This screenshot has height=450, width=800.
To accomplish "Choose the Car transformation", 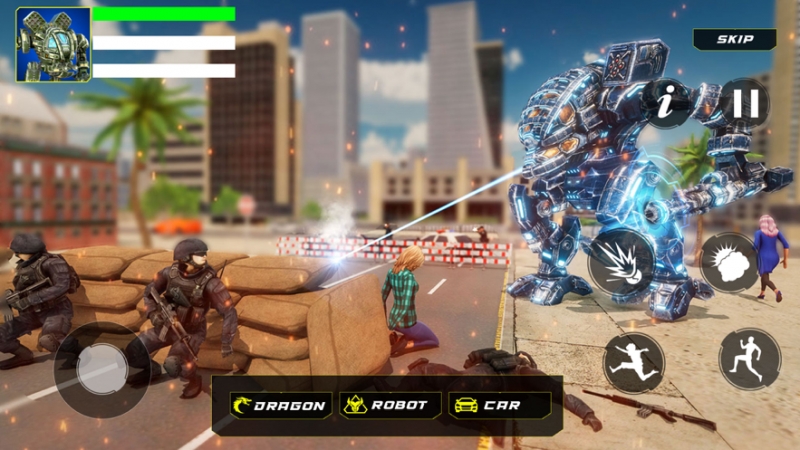I will pyautogui.click(x=499, y=405).
